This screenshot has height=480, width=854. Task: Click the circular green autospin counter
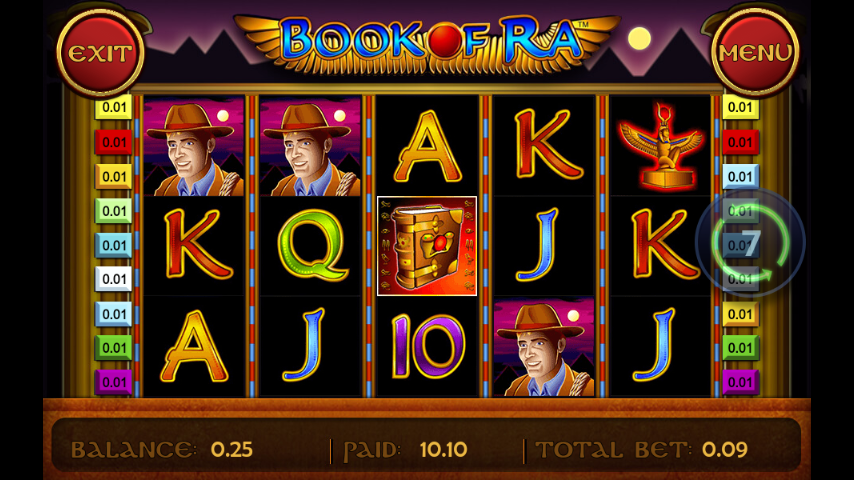pyautogui.click(x=750, y=243)
